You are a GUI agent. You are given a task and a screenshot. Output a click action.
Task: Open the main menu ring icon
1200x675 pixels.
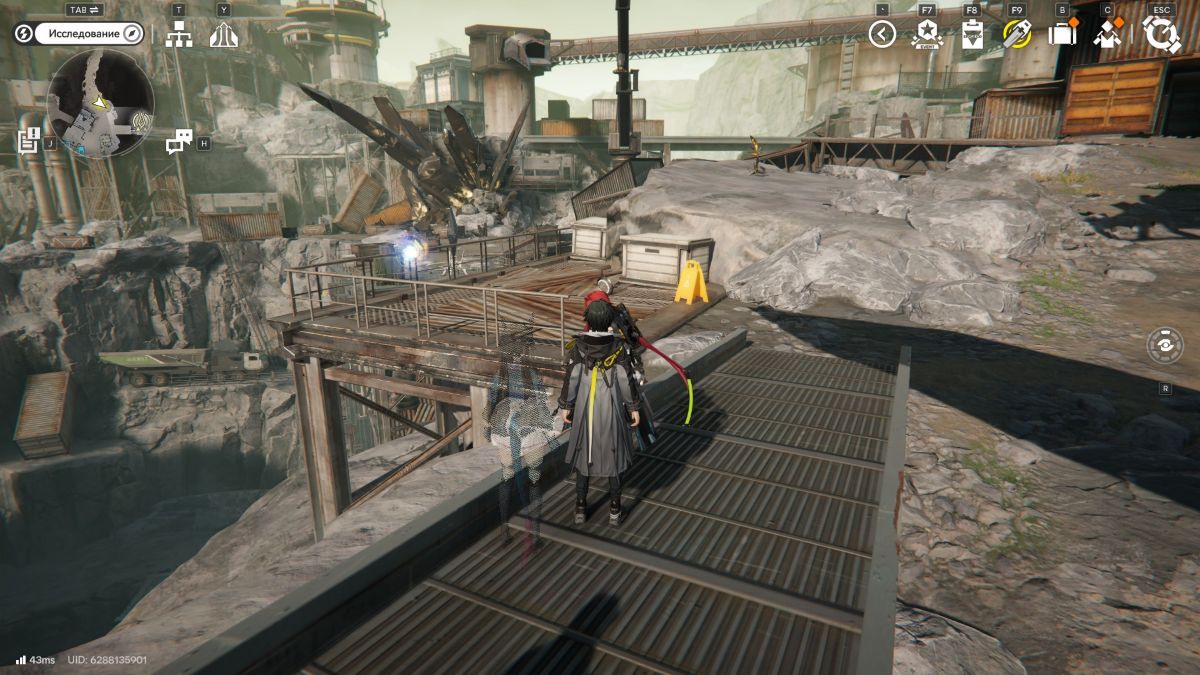(x=1161, y=34)
